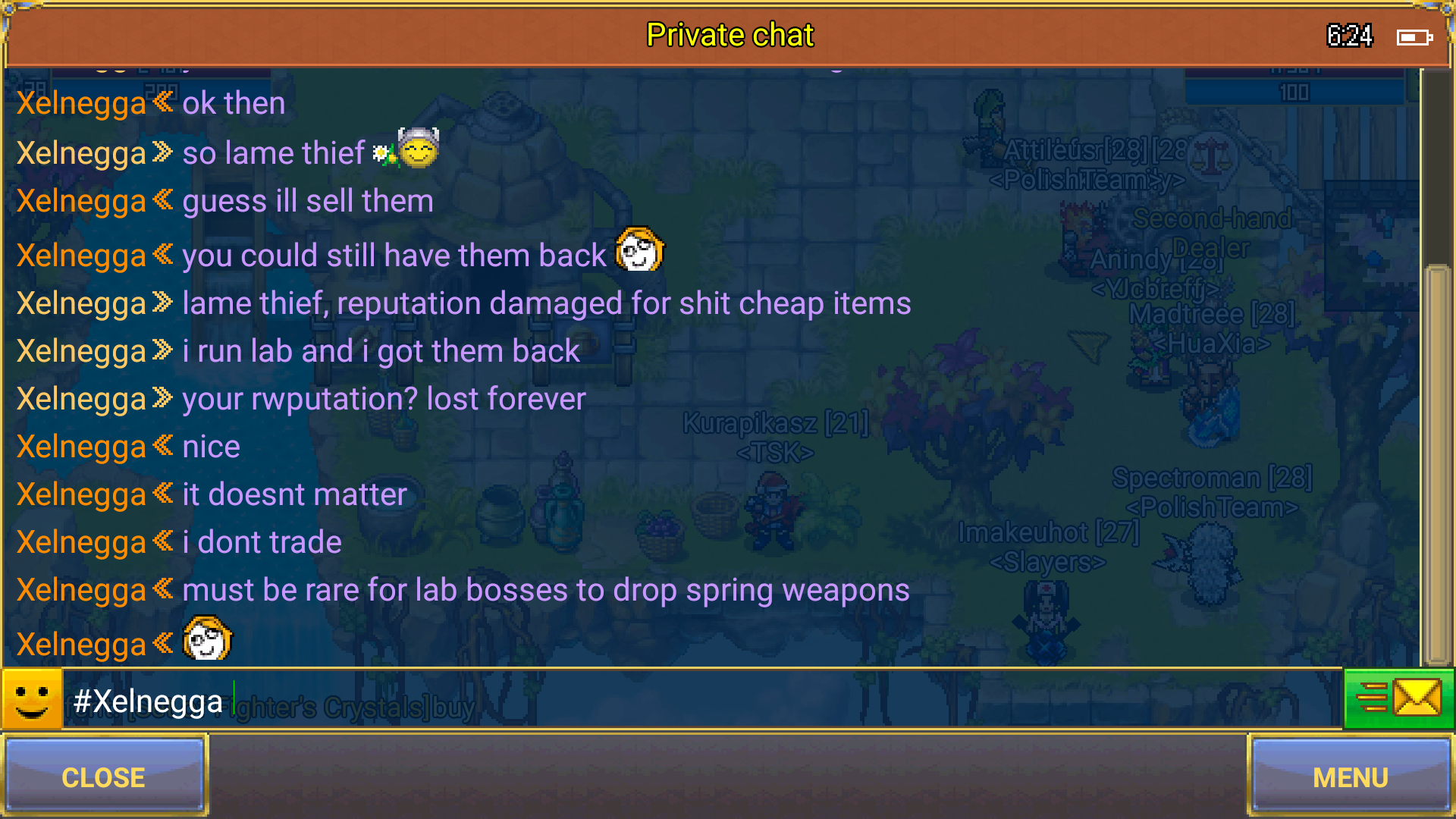Select the "must be rare" spring weapons message
1456x819 pixels.
[545, 590]
